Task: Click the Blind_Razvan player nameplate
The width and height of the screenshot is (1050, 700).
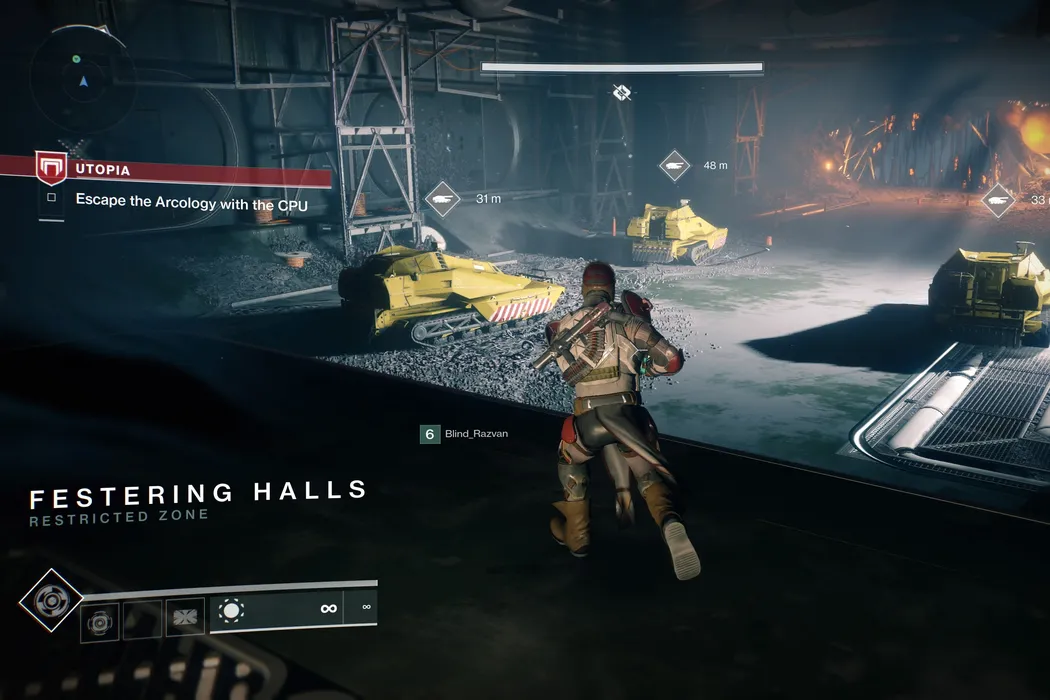Action: click(x=465, y=434)
